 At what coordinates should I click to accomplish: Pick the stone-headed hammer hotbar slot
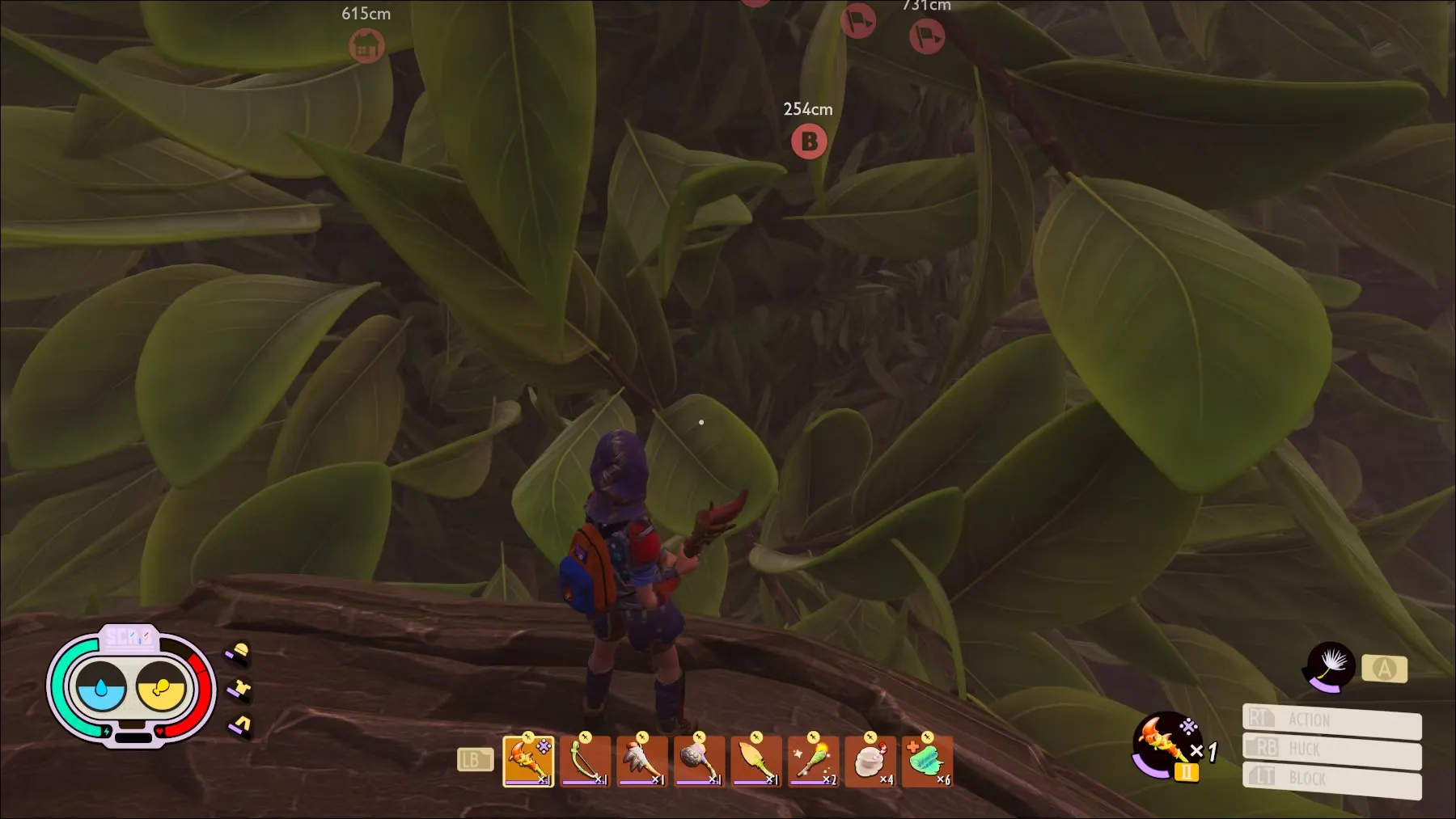(699, 762)
